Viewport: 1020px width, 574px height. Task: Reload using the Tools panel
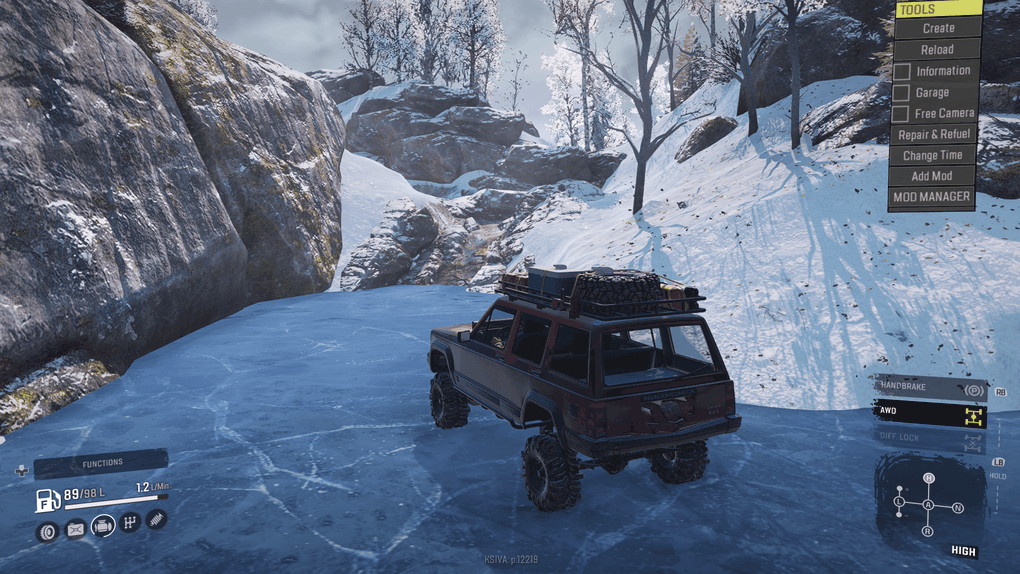937,49
